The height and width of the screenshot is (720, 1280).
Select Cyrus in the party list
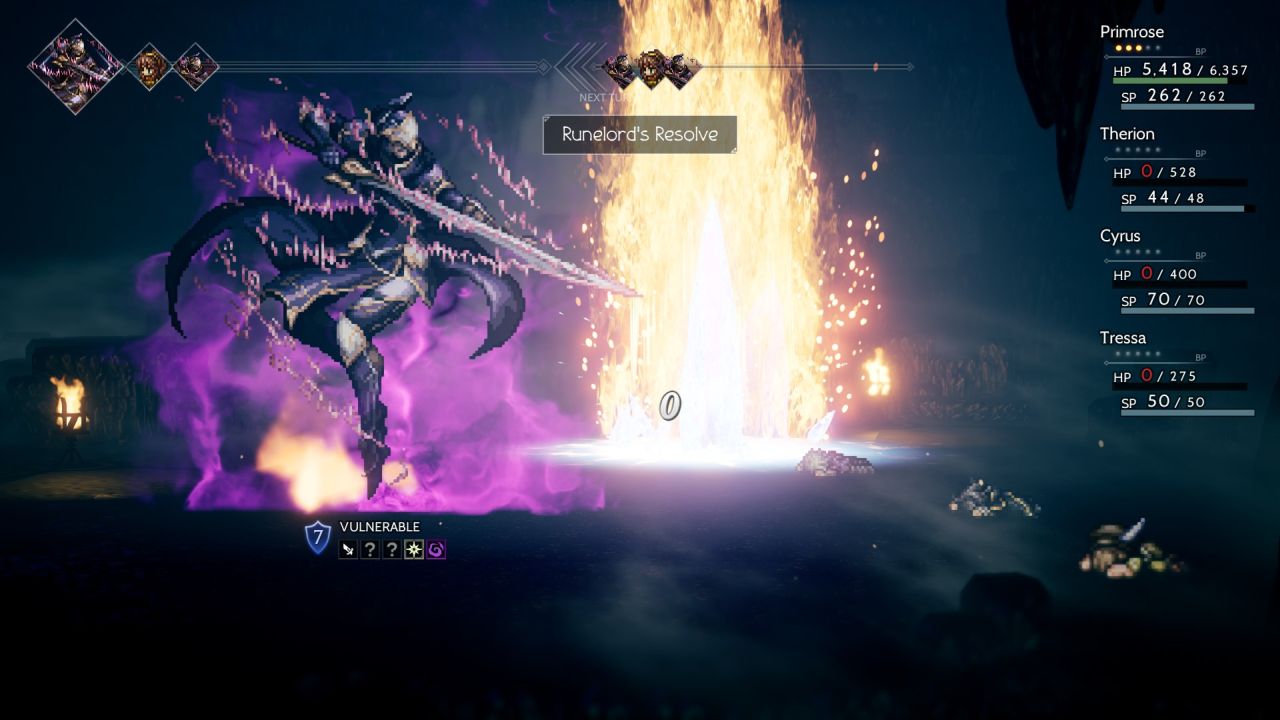click(1120, 236)
